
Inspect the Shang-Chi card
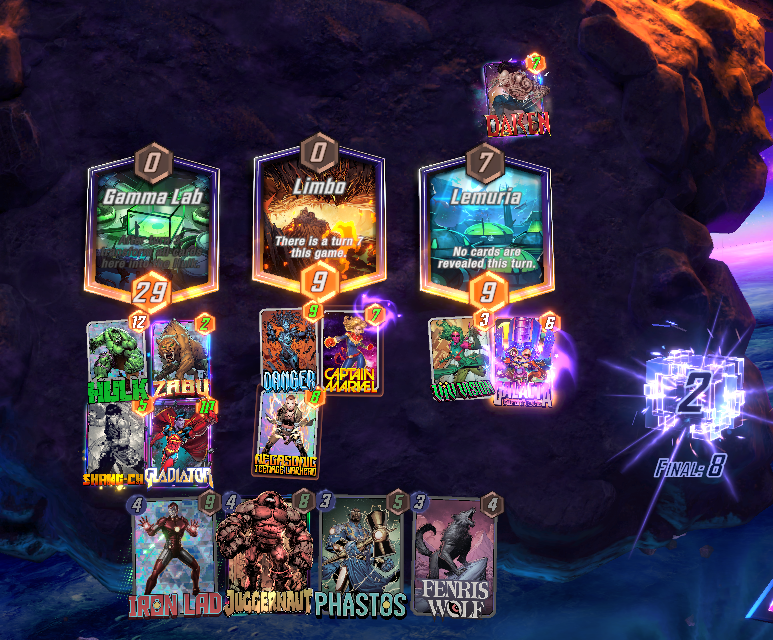(116, 440)
